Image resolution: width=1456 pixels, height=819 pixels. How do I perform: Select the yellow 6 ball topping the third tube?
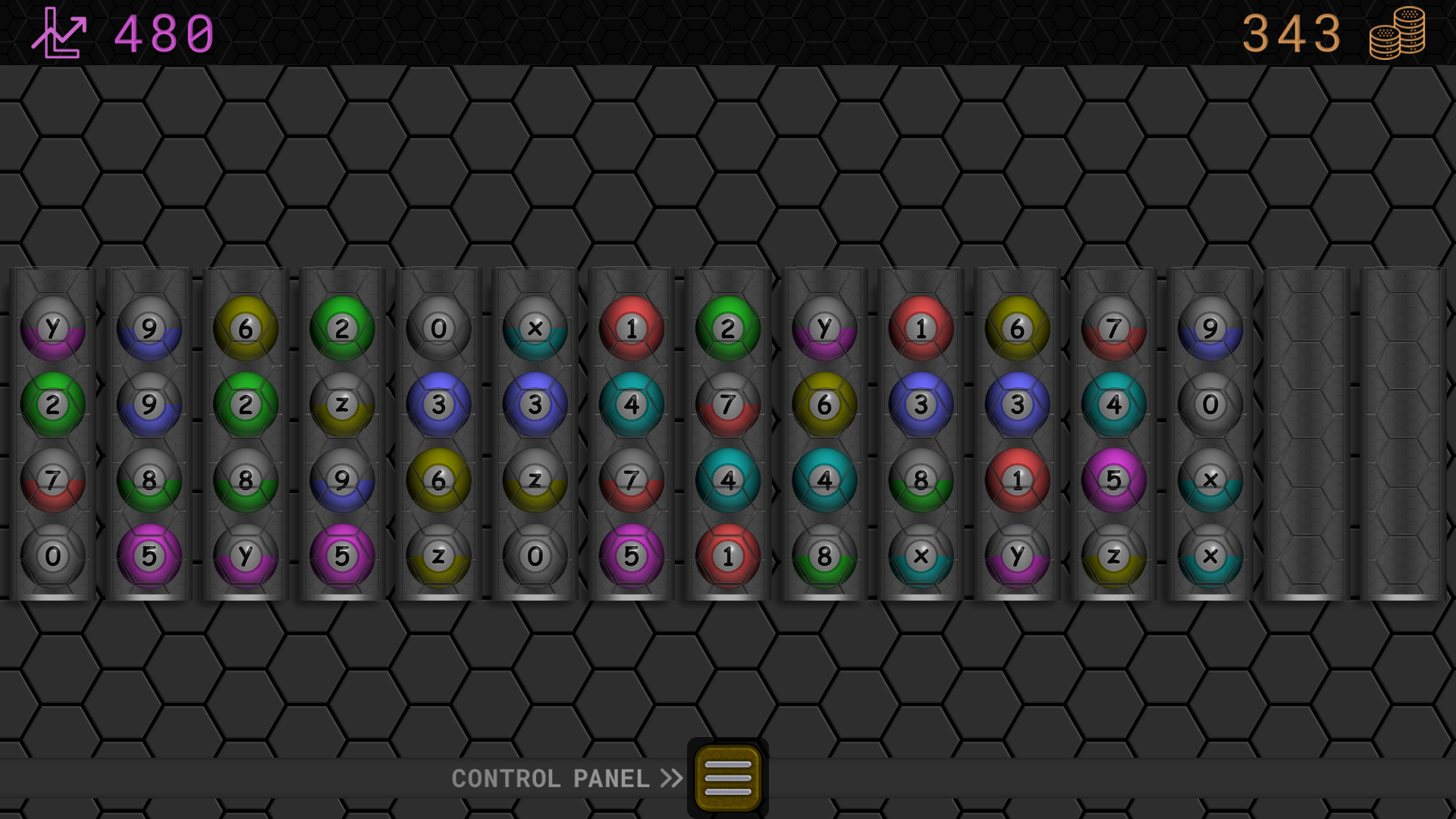point(245,327)
